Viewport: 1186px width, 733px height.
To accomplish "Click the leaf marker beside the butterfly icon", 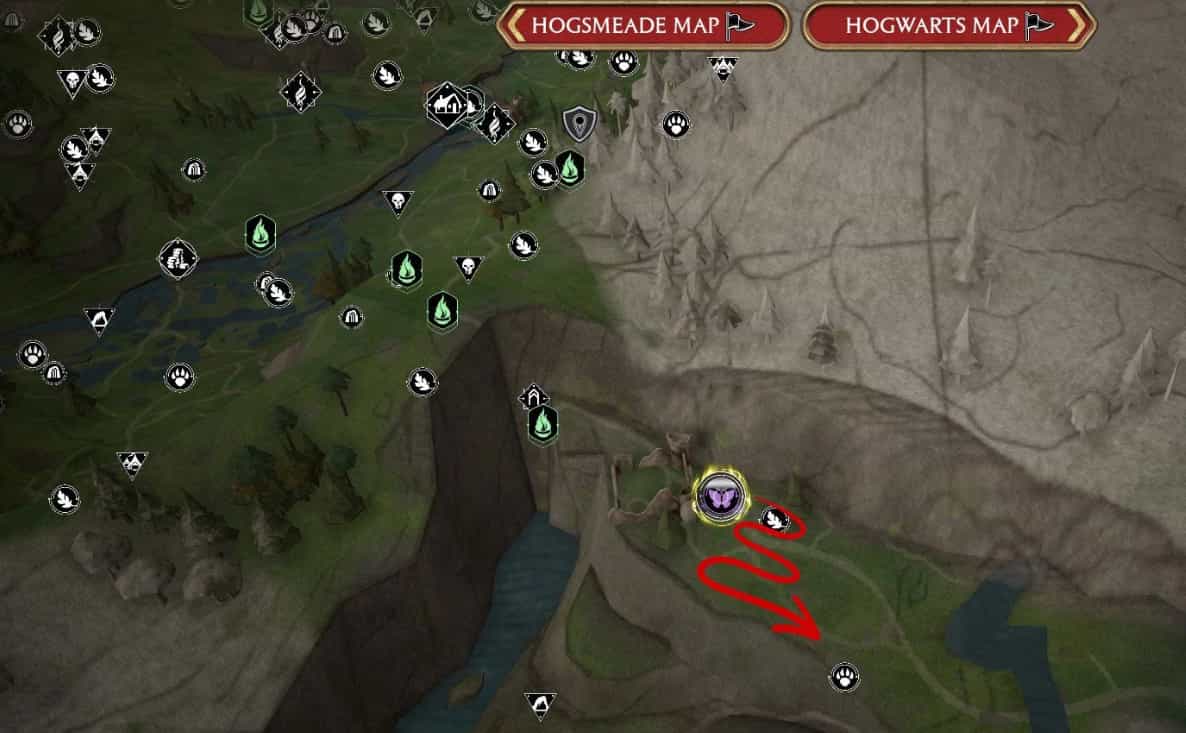I will point(773,518).
